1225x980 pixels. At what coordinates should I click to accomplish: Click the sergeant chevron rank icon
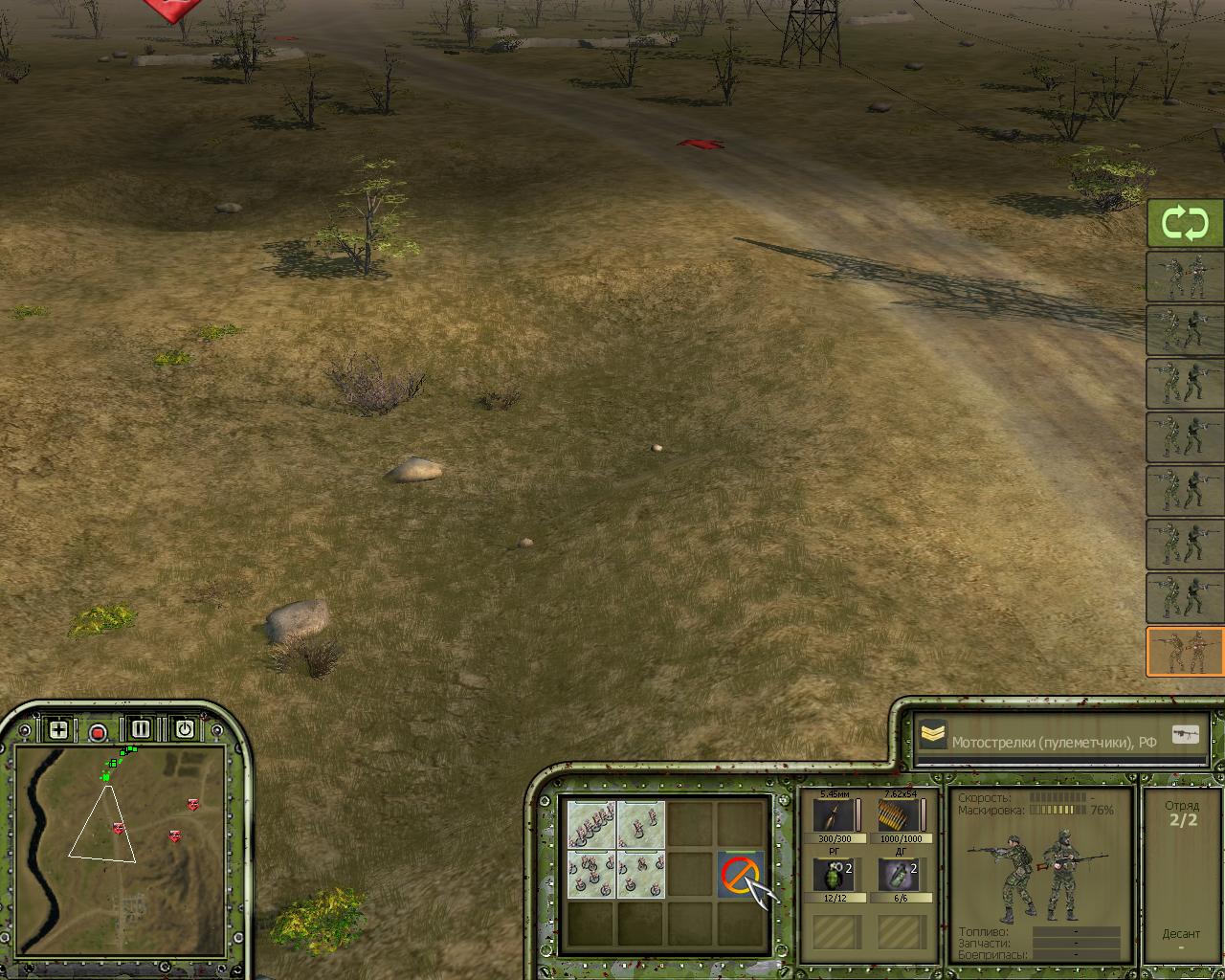(932, 735)
